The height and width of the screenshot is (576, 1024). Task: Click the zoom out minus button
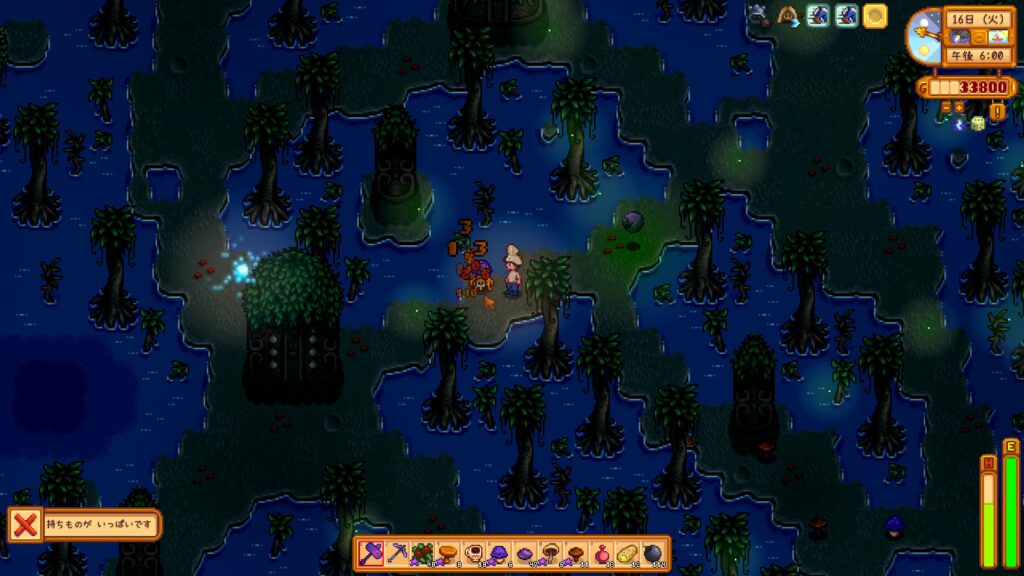point(944,105)
